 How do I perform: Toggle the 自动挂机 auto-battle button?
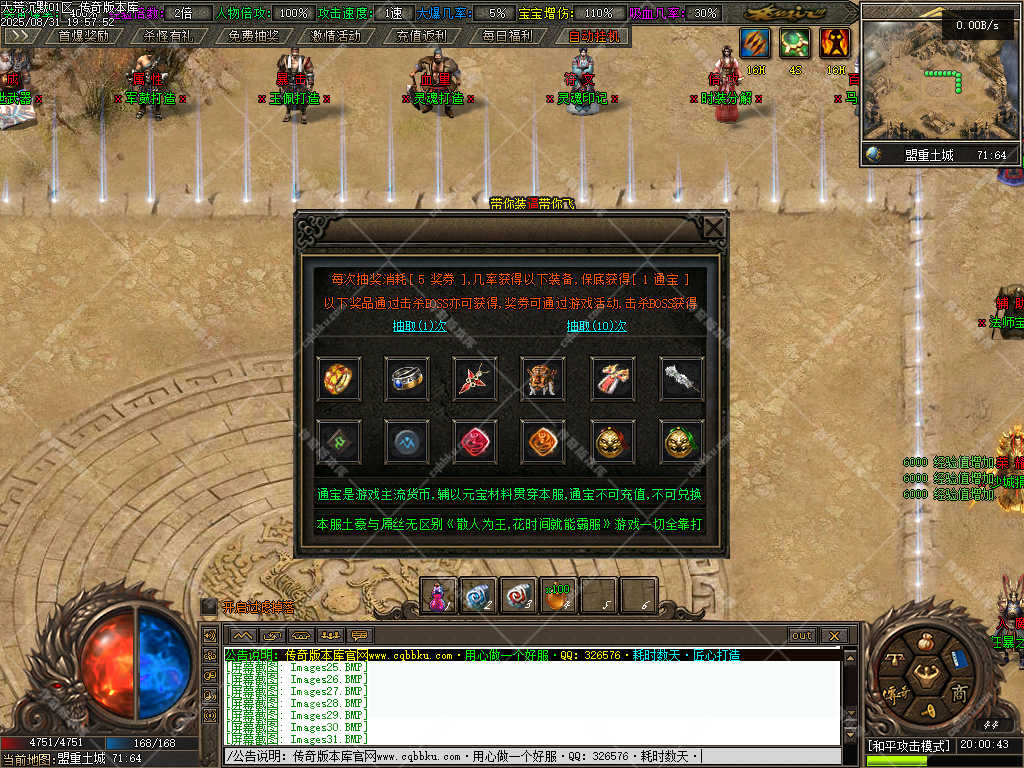pos(594,35)
